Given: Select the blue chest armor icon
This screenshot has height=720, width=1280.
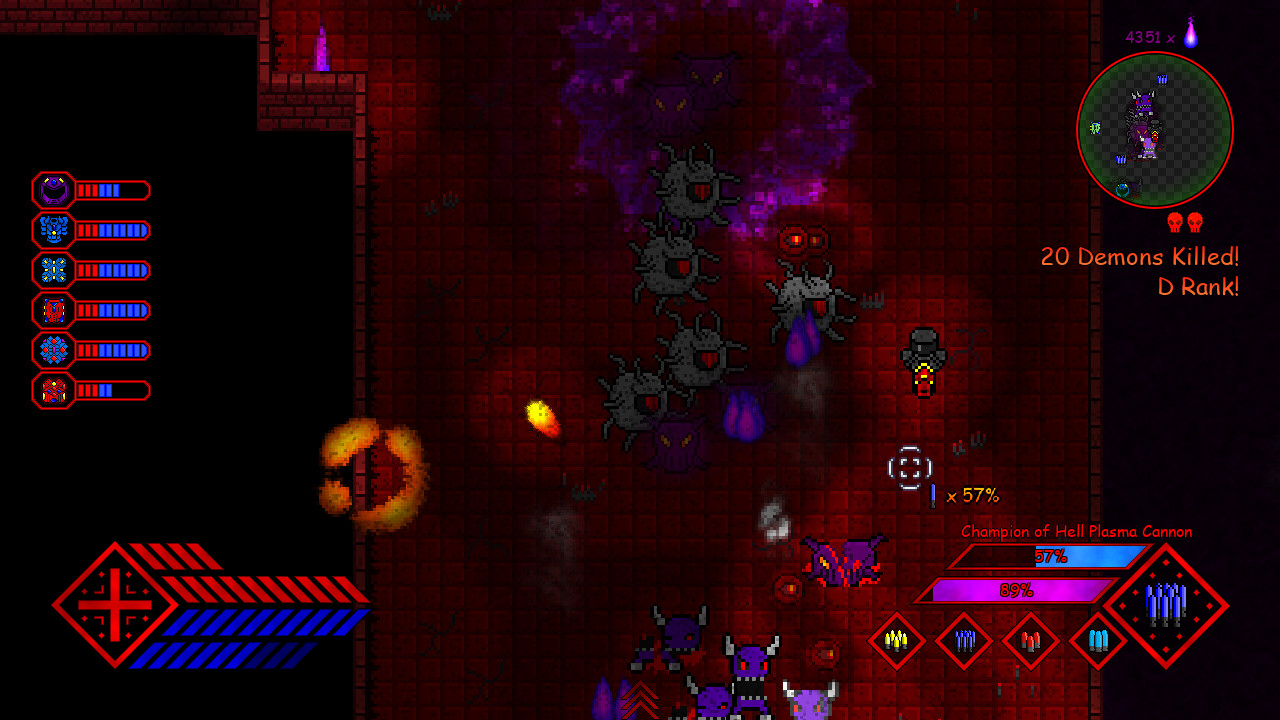Looking at the screenshot, I should [52, 230].
